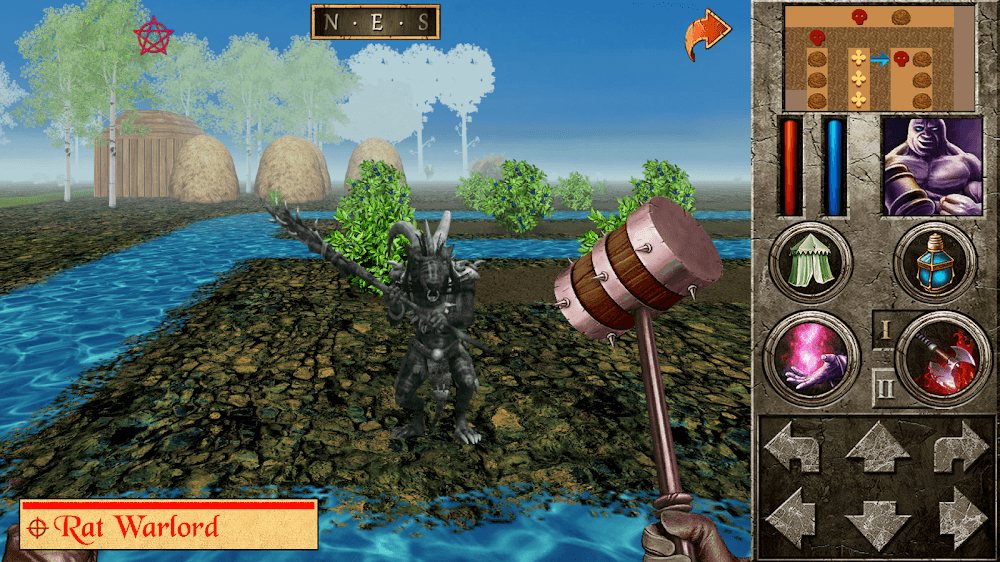1000x562 pixels.
Task: Tap the green tent camp icon
Action: click(x=811, y=263)
